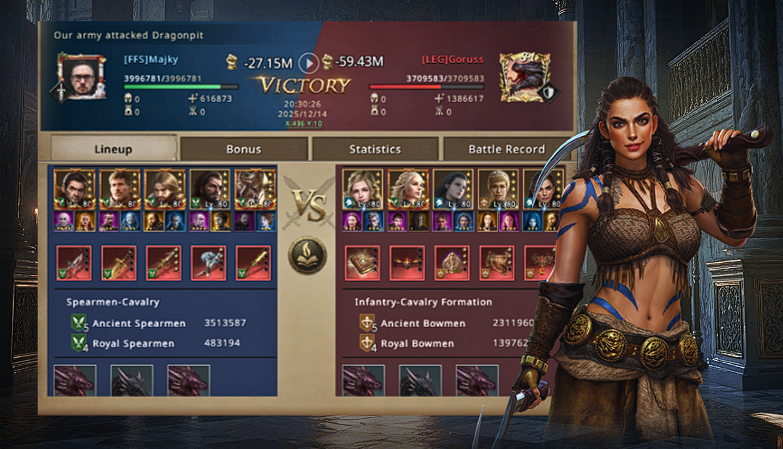The width and height of the screenshot is (783, 449).
Task: Switch to the Lineup tab
Action: click(113, 149)
